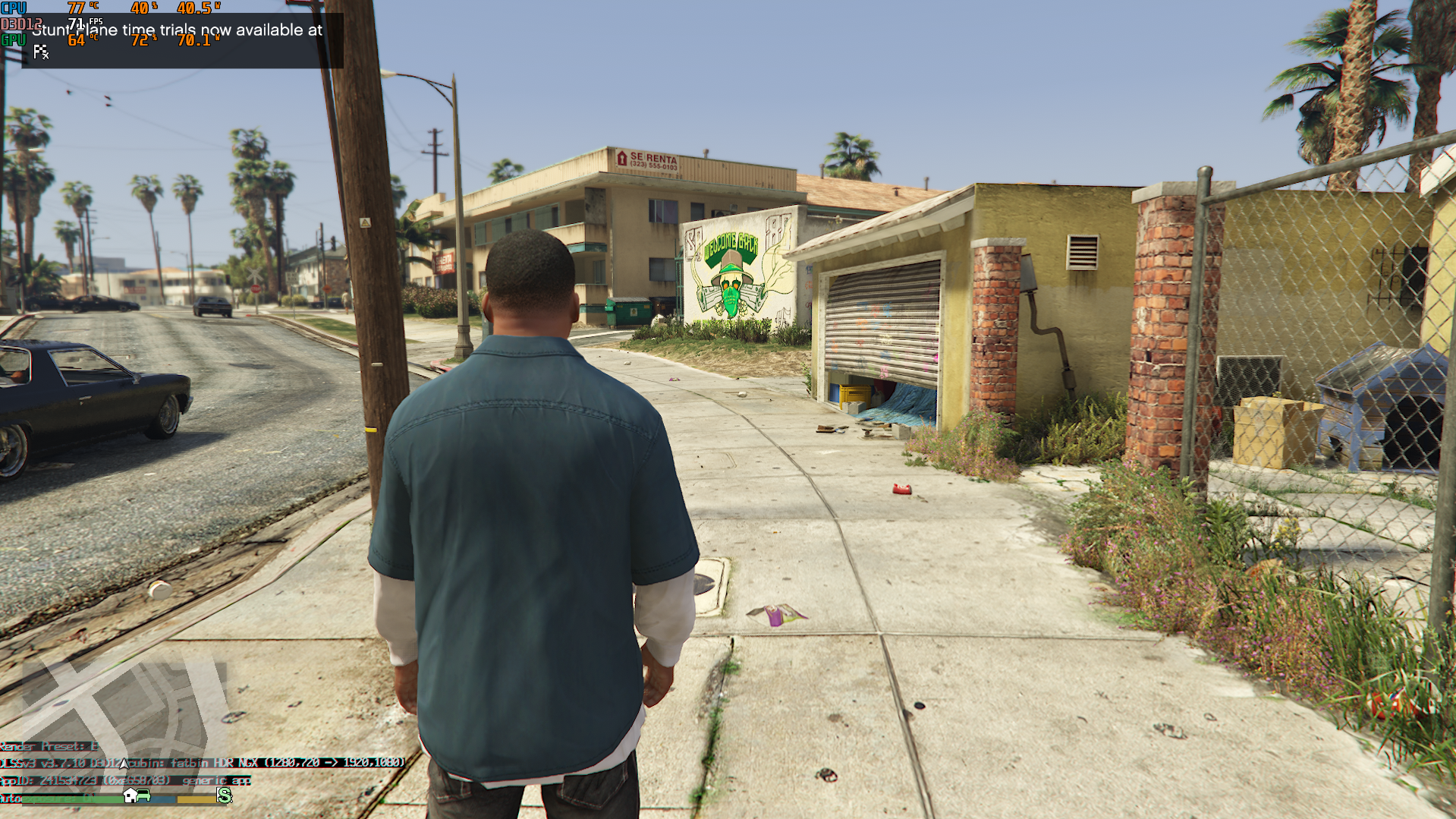1456x819 pixels.
Task: Click the green S mission marker
Action: pyautogui.click(x=224, y=795)
